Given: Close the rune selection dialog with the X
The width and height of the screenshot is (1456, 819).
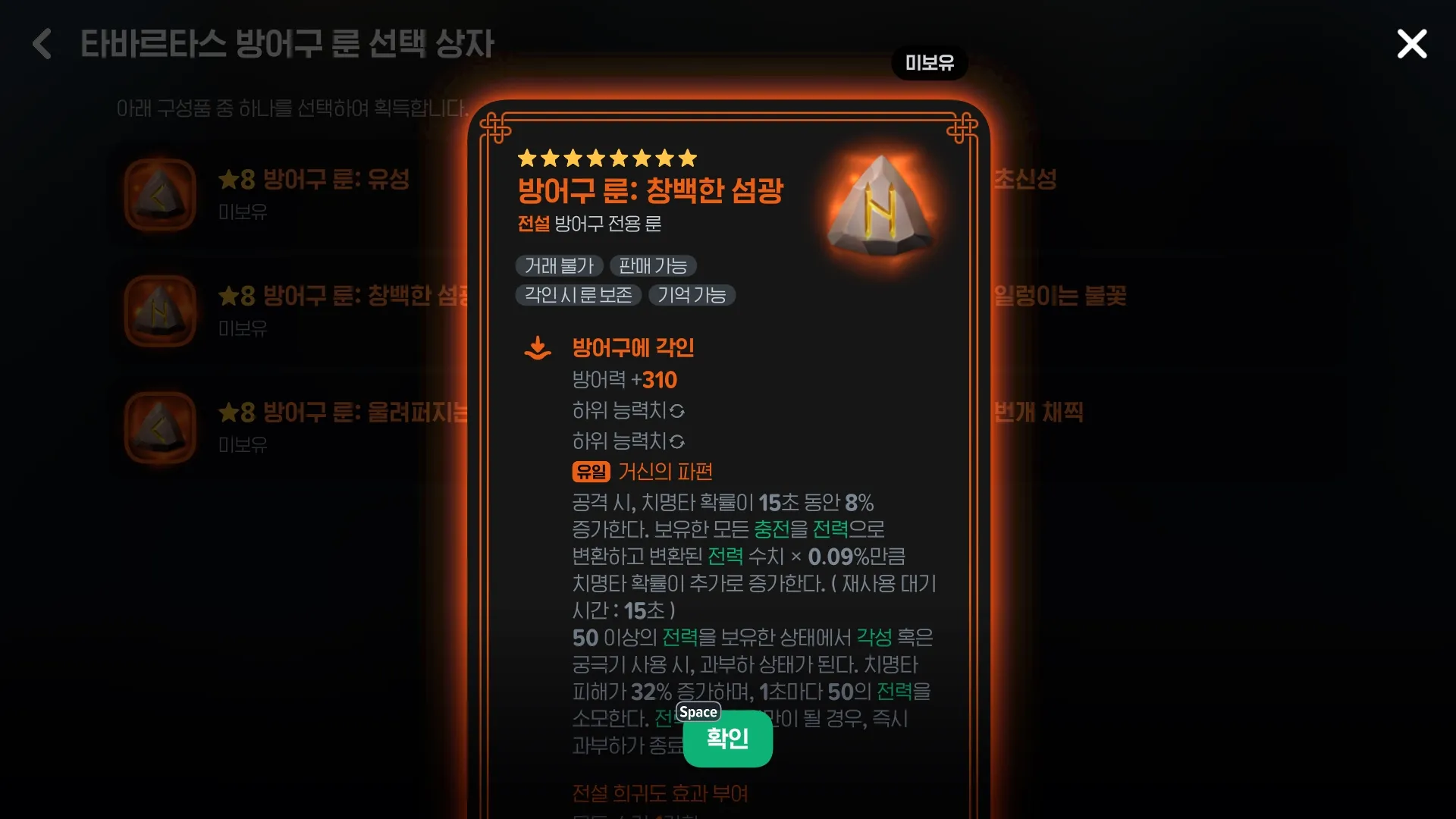Looking at the screenshot, I should (1411, 43).
